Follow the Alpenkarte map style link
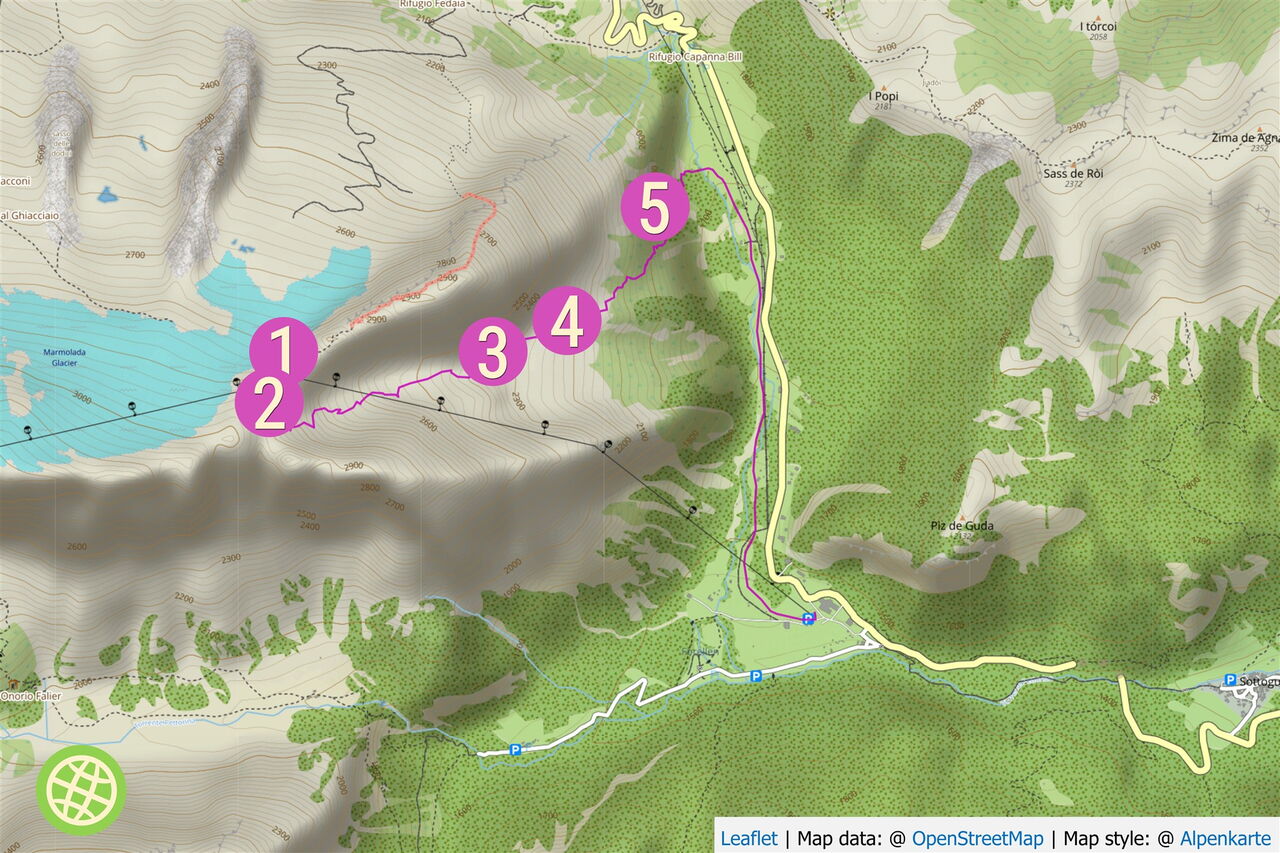 [x=1225, y=838]
